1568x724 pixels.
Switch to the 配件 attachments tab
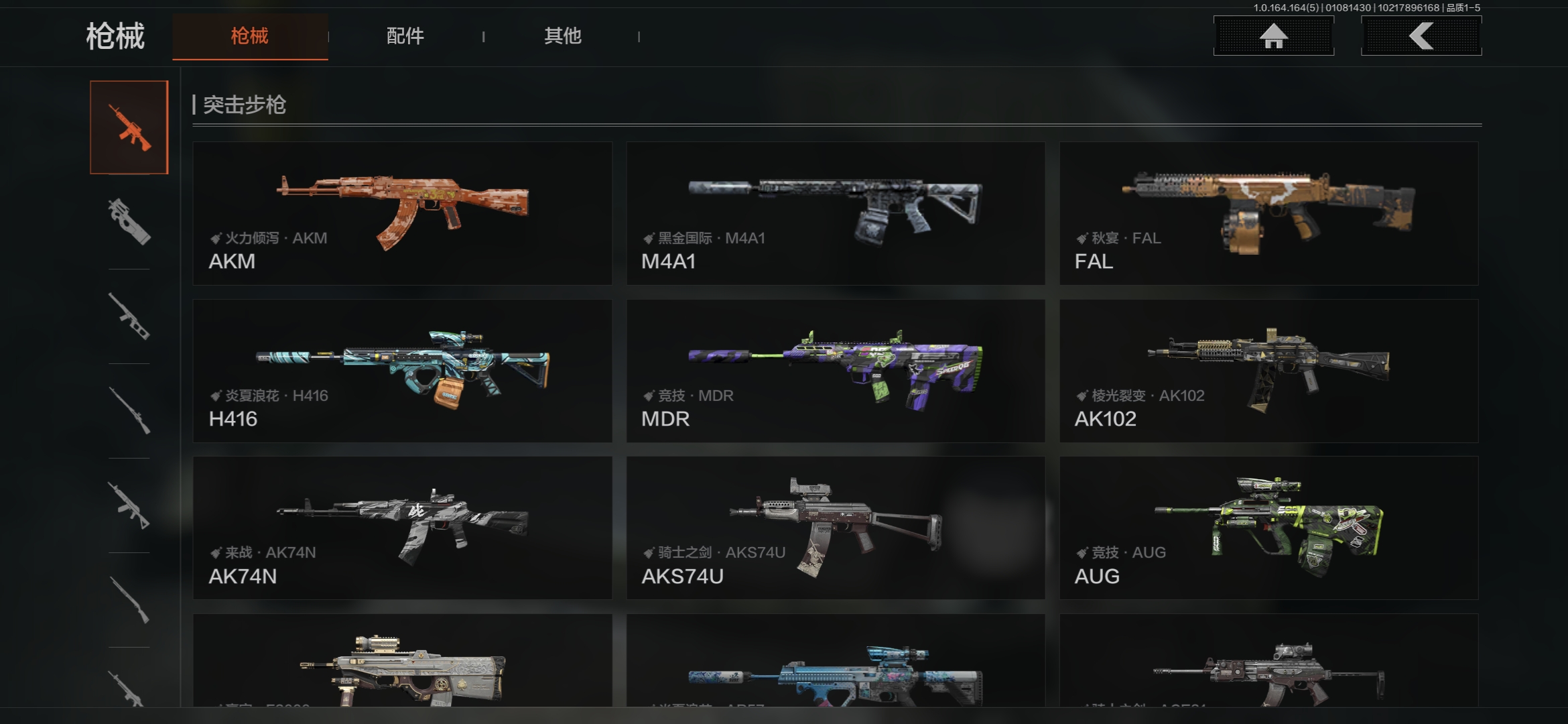point(405,36)
